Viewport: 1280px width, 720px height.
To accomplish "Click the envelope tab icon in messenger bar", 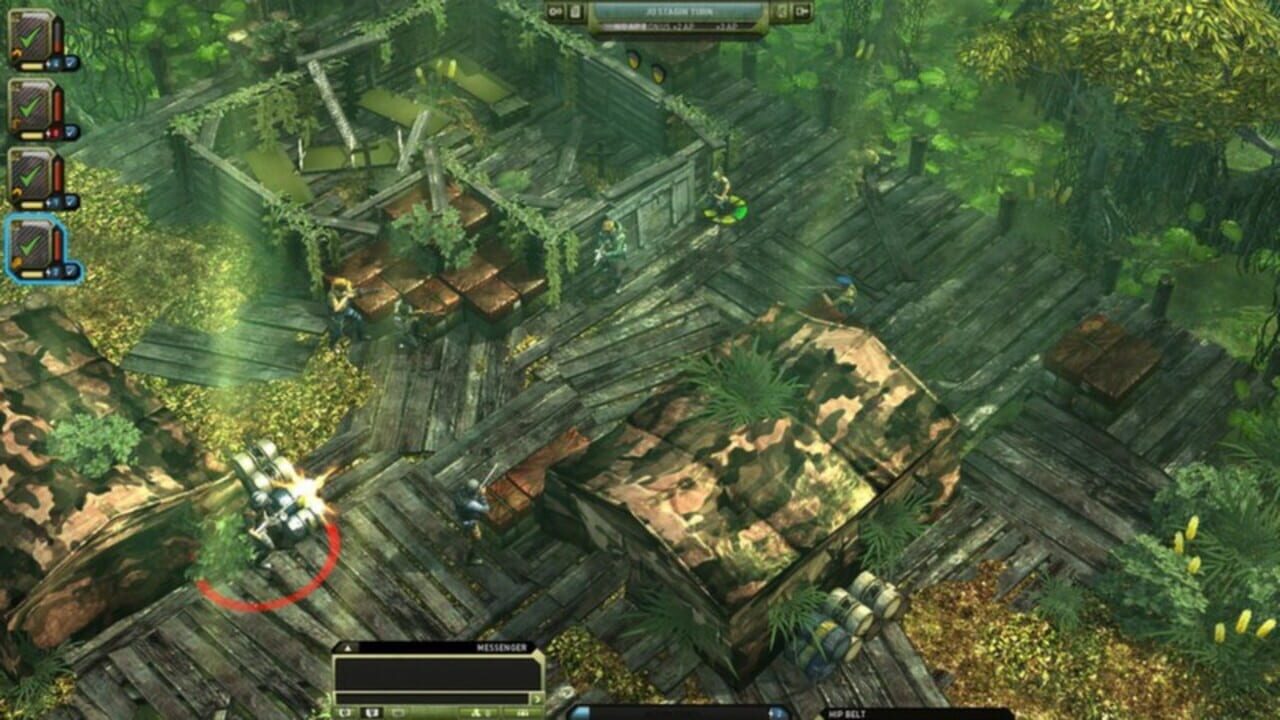I will click(397, 712).
